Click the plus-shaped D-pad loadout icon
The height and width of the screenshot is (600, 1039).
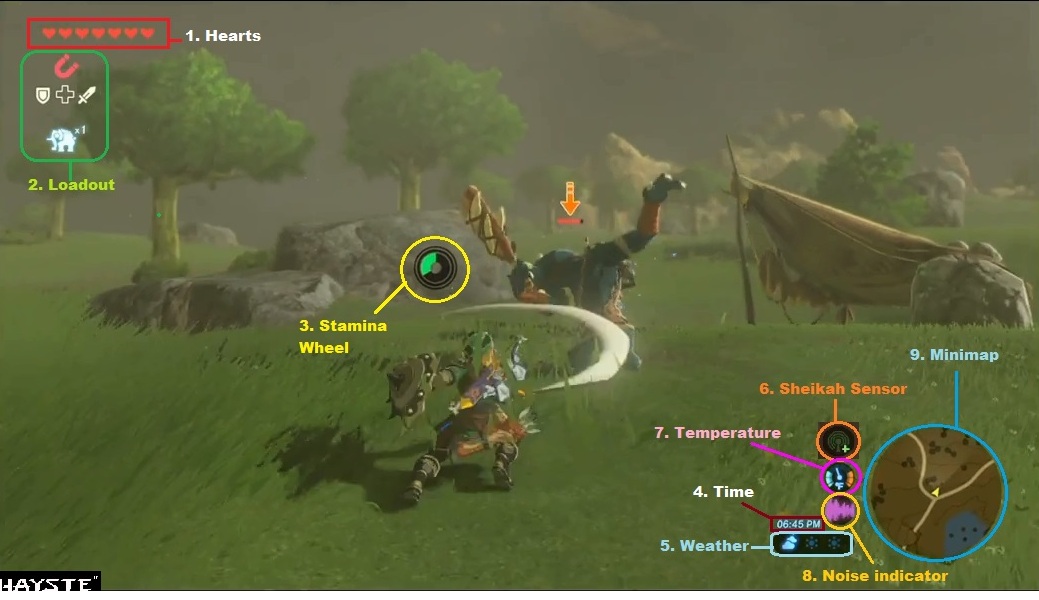pos(65,95)
